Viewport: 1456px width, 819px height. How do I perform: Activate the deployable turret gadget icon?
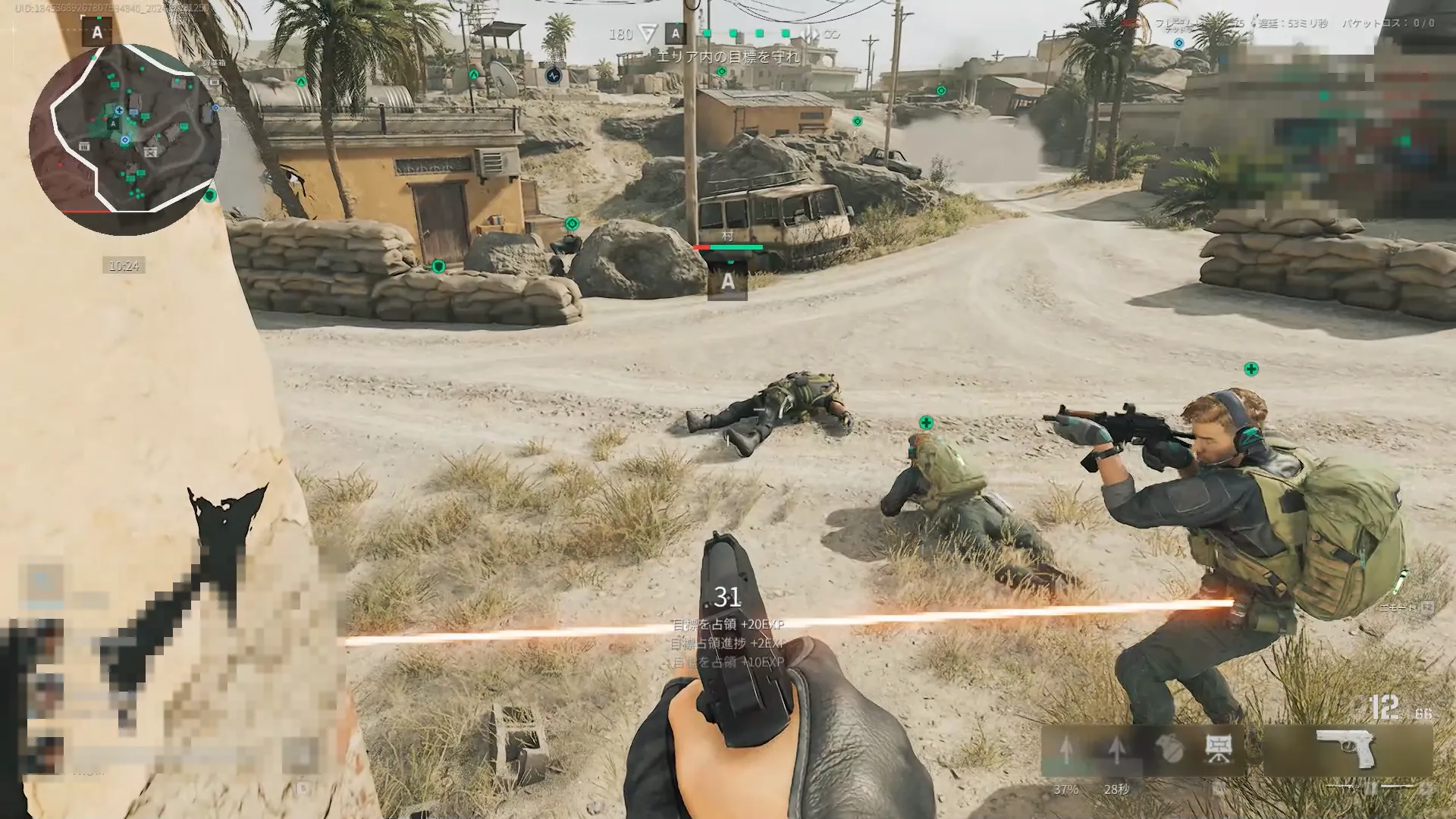[1218, 750]
